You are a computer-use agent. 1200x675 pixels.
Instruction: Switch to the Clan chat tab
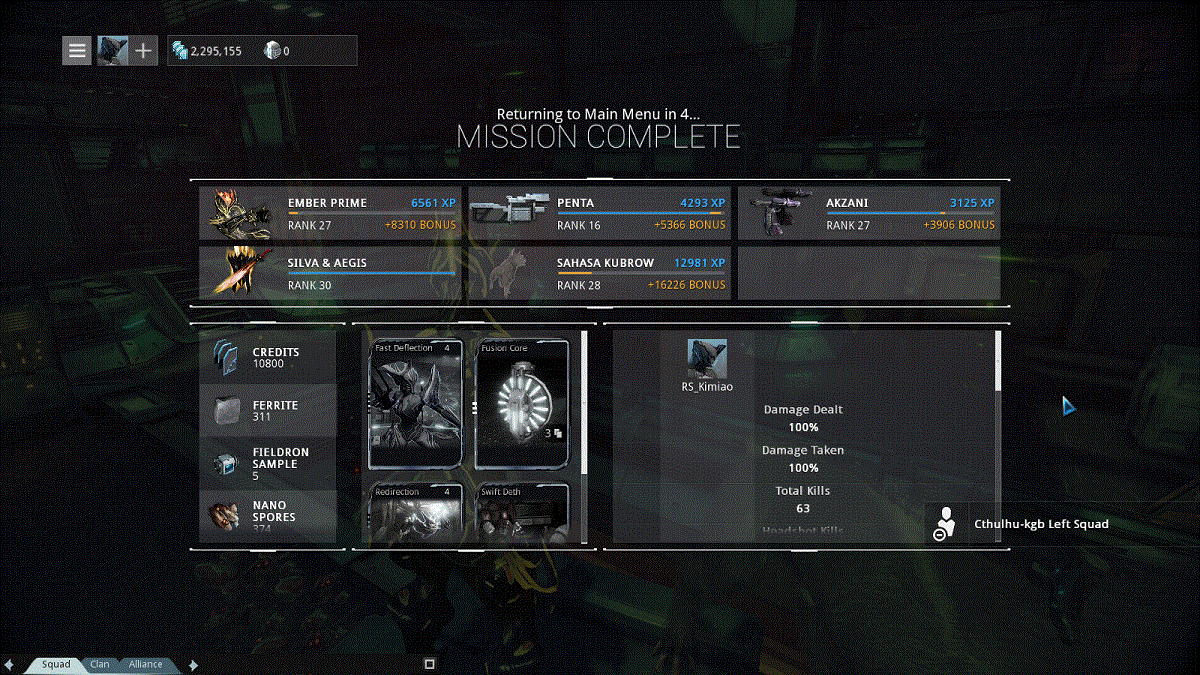(x=100, y=664)
